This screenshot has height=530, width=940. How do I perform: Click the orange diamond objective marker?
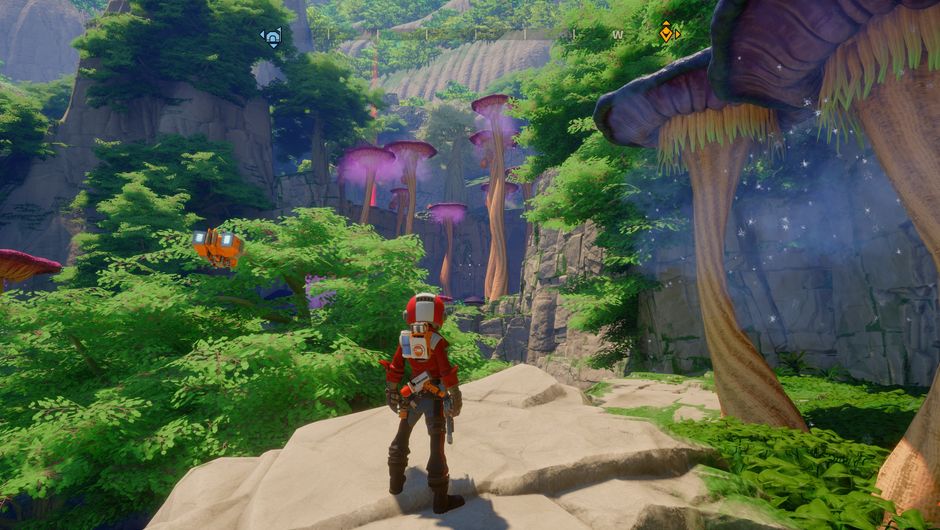click(x=667, y=33)
